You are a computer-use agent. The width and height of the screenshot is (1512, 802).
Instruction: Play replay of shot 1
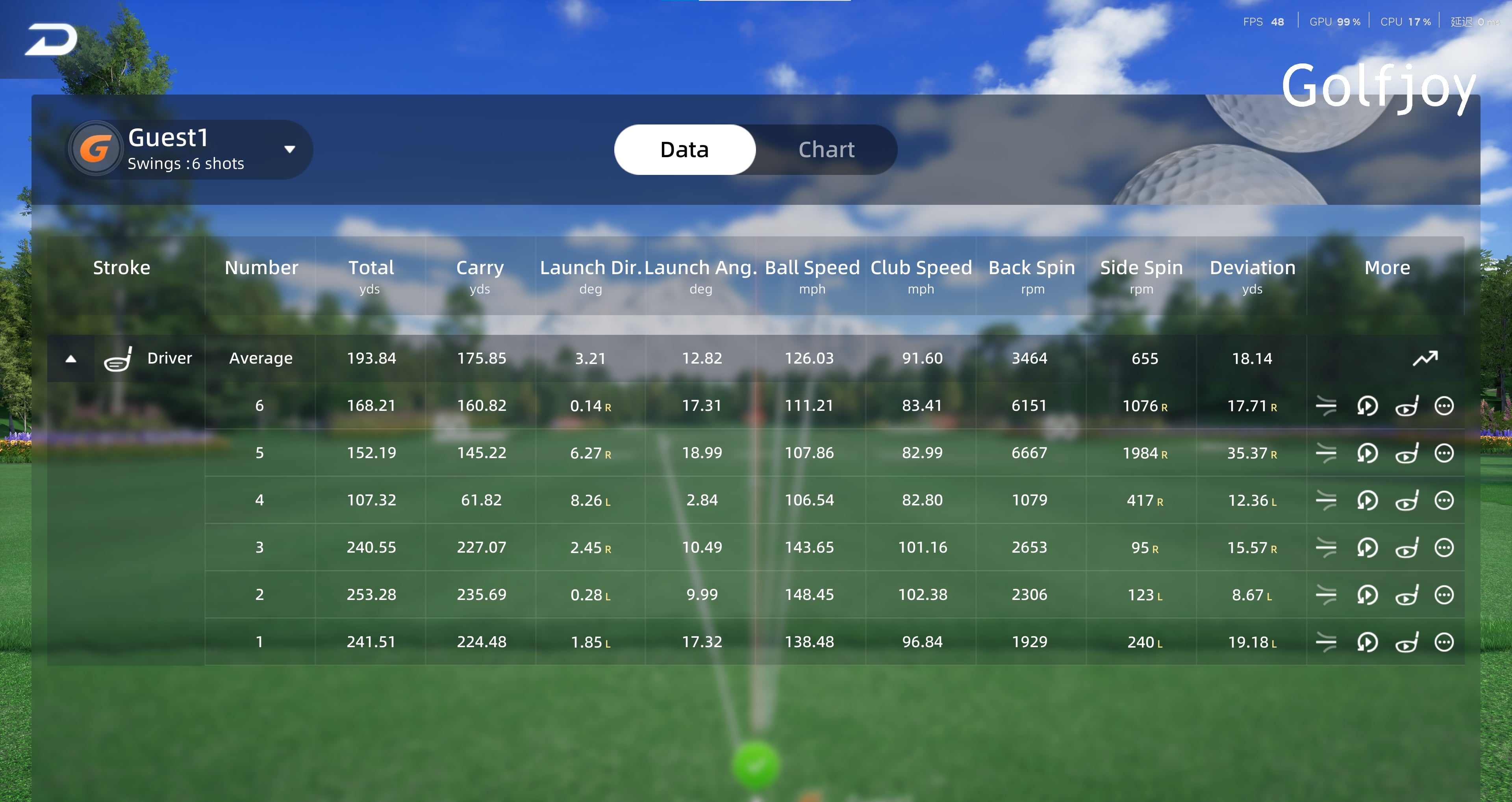pyautogui.click(x=1367, y=642)
